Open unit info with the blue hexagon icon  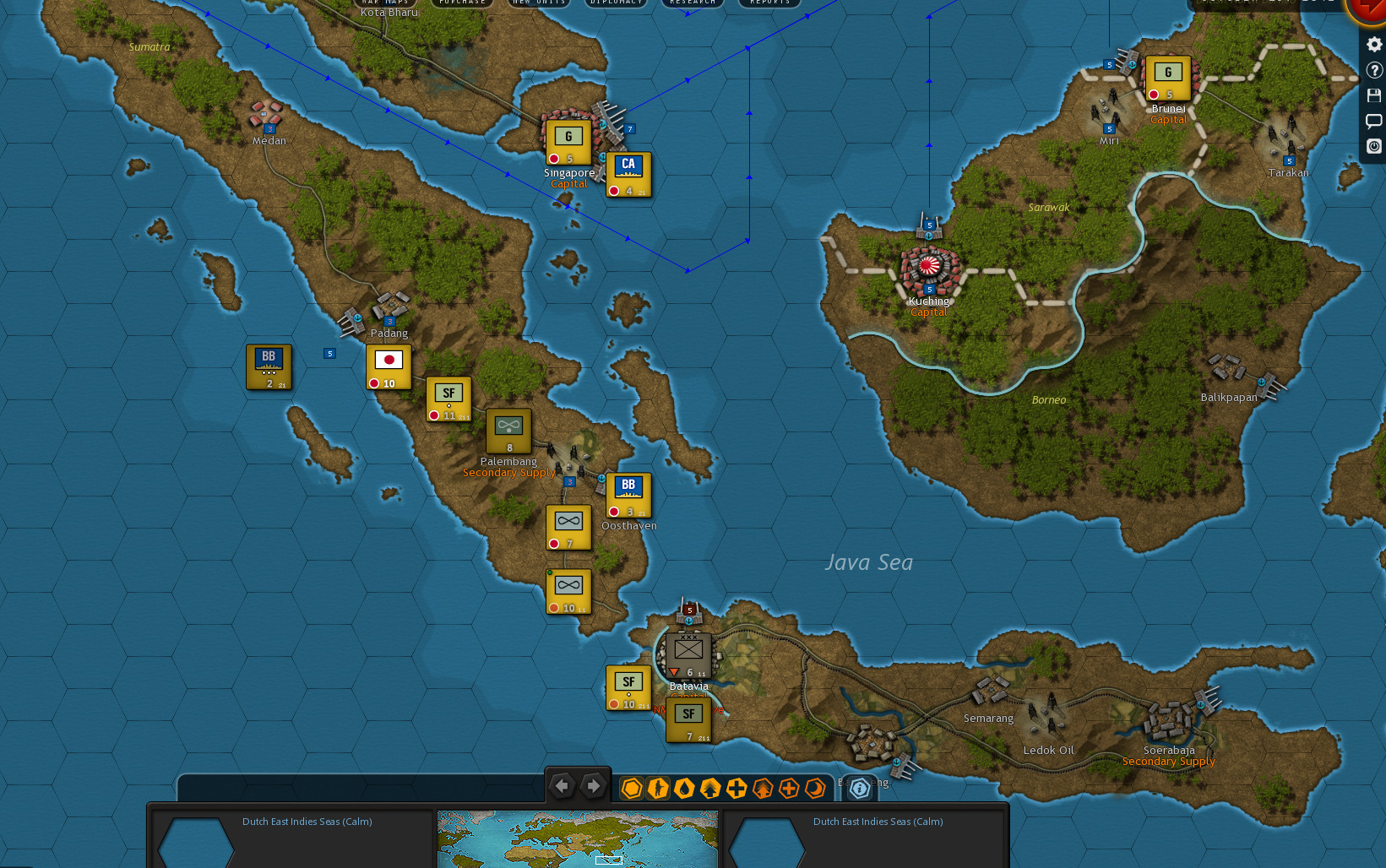(x=859, y=789)
